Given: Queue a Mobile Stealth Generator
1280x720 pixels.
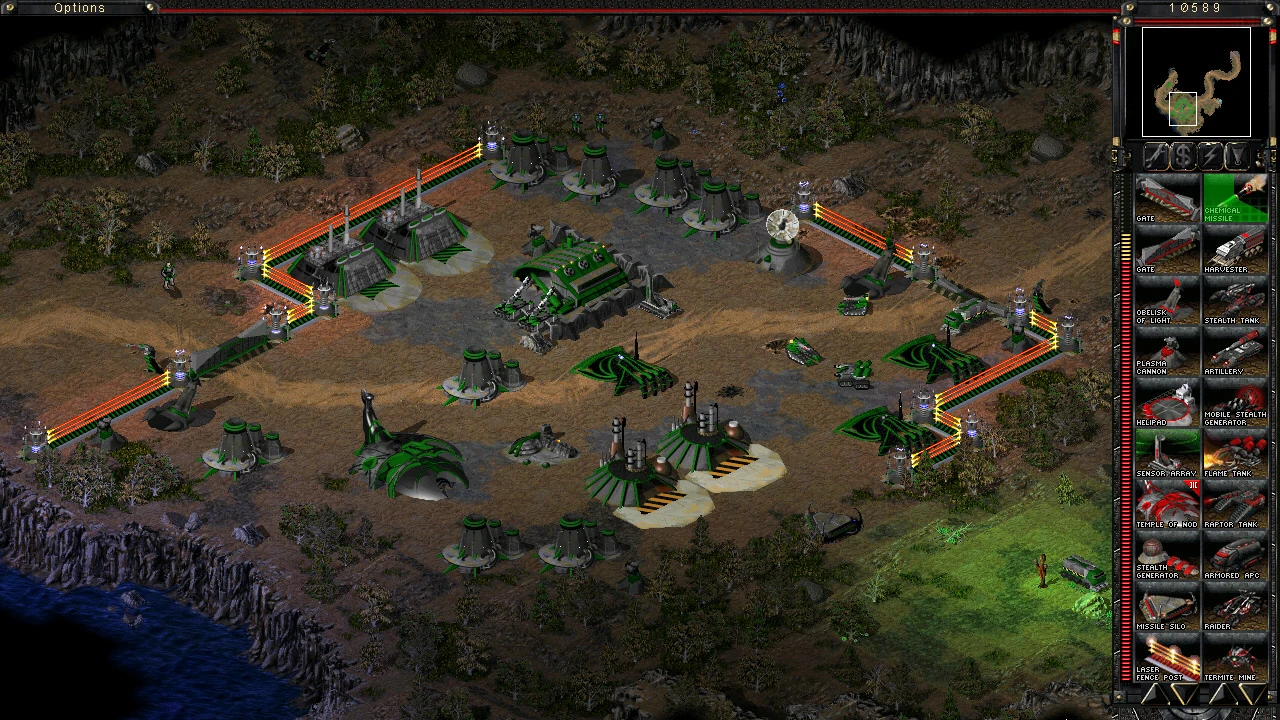Looking at the screenshot, I should 1235,403.
